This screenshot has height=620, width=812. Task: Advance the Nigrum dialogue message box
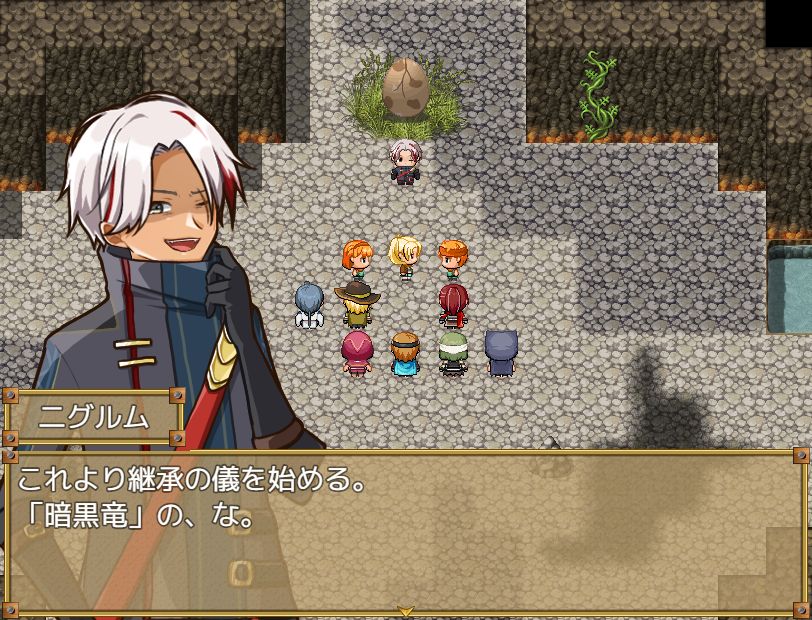point(405,530)
